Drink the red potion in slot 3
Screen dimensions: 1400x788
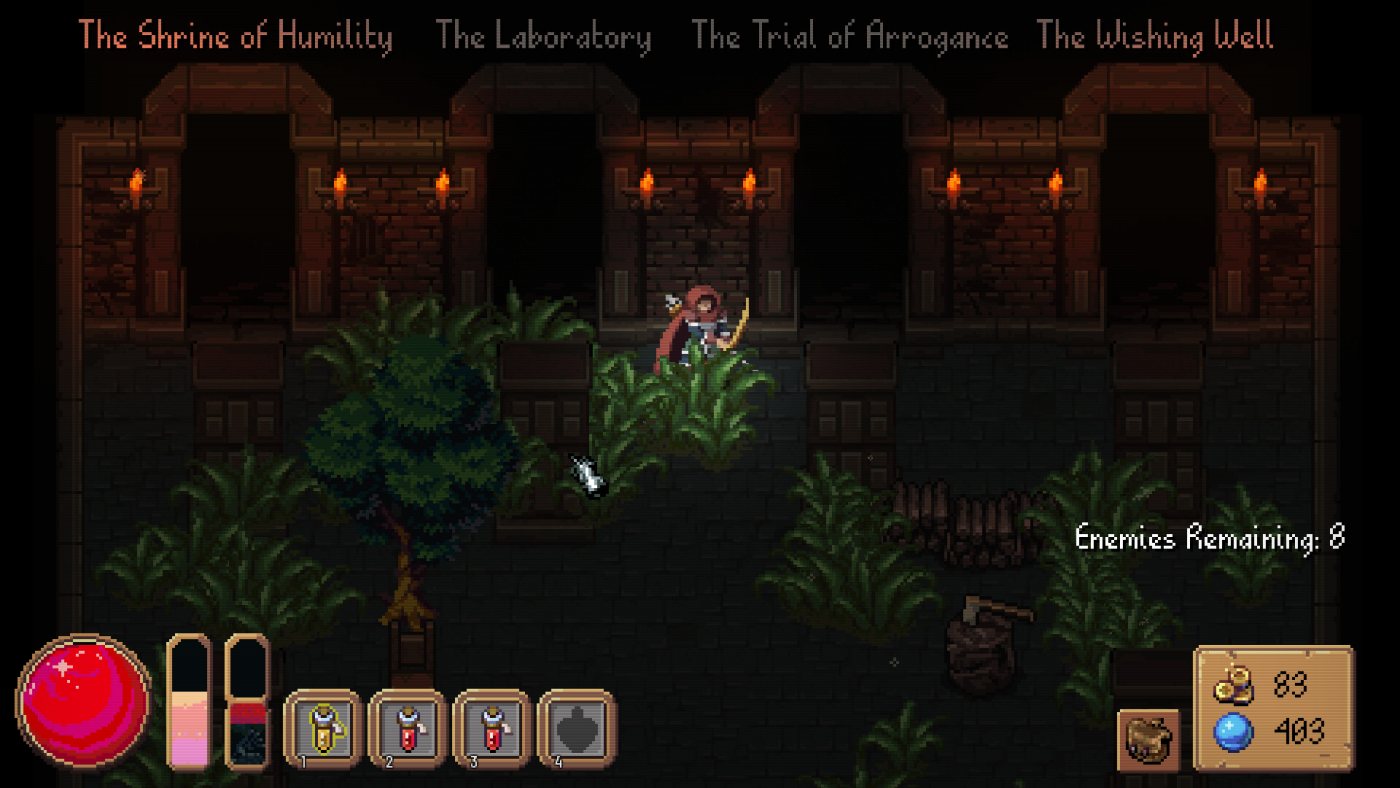(x=491, y=728)
